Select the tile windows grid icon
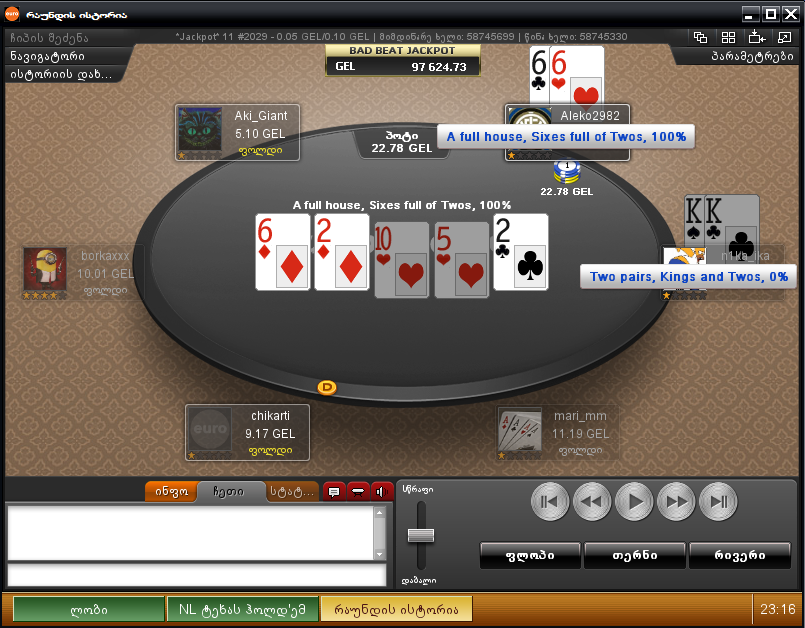Viewport: 805px width, 628px height. (x=728, y=37)
